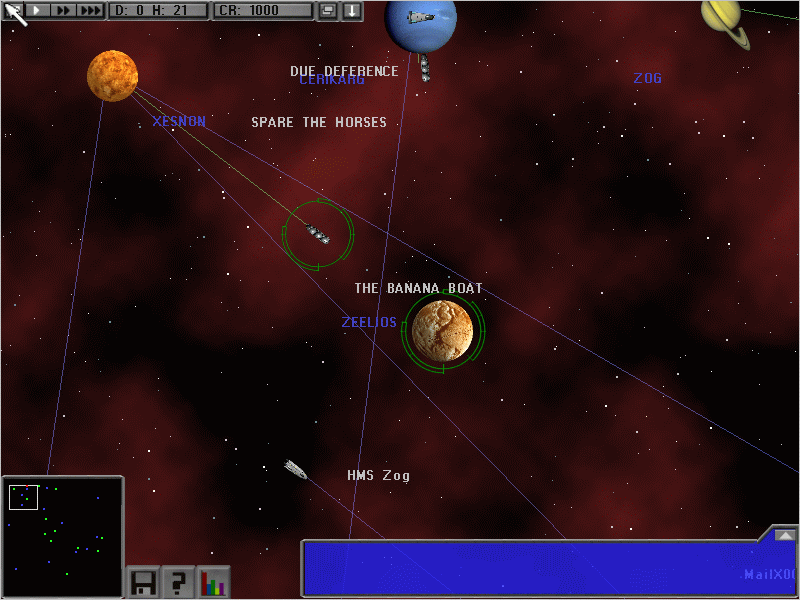This screenshot has height=600, width=800.
Task: Open the question mark help
Action: tap(178, 583)
